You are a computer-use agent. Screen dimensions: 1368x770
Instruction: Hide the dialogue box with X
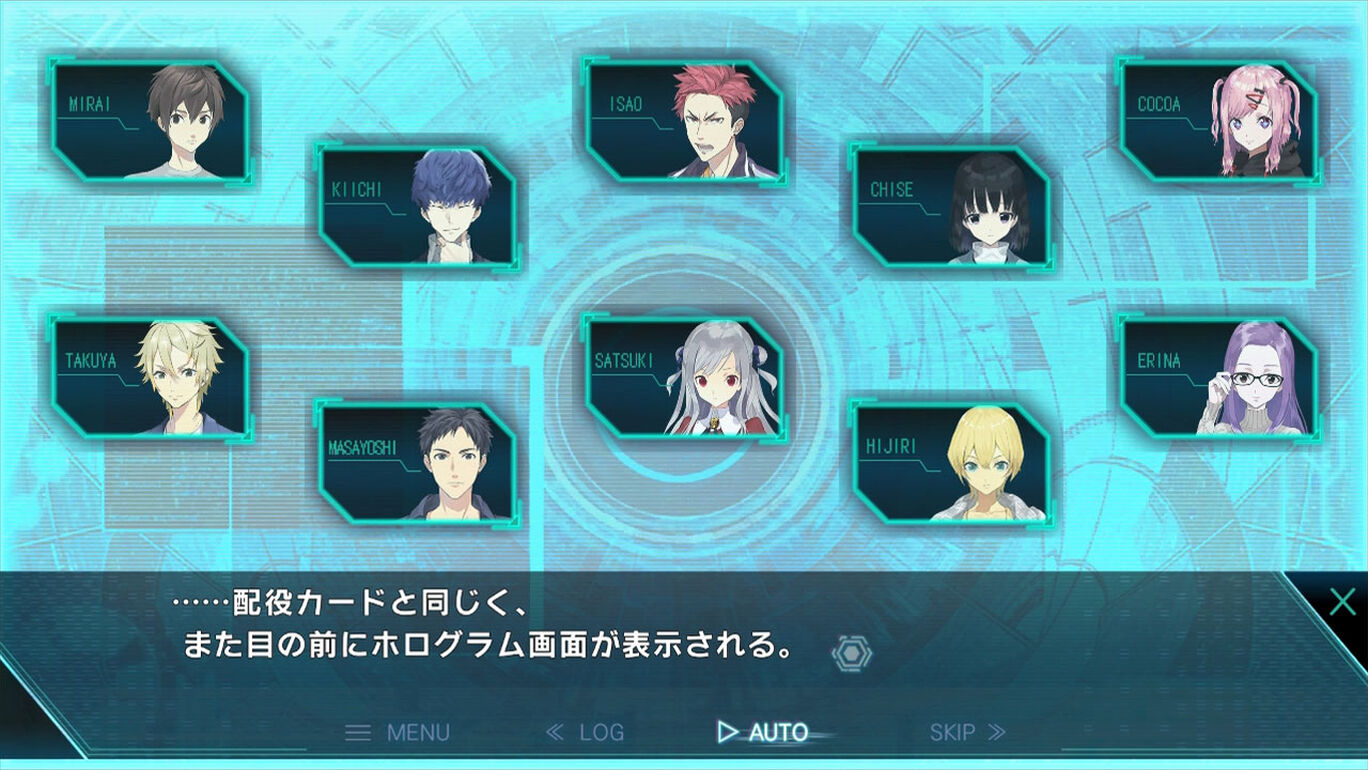[1342, 602]
